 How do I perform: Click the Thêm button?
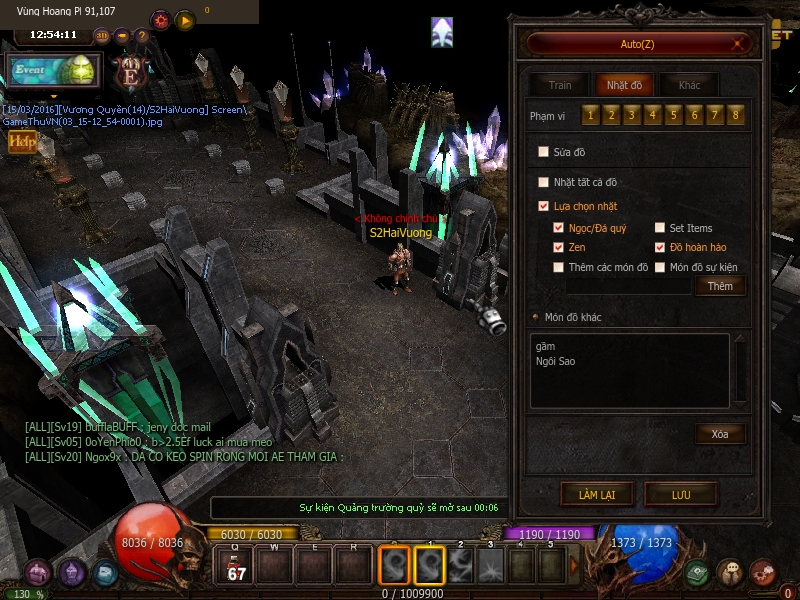(x=720, y=286)
